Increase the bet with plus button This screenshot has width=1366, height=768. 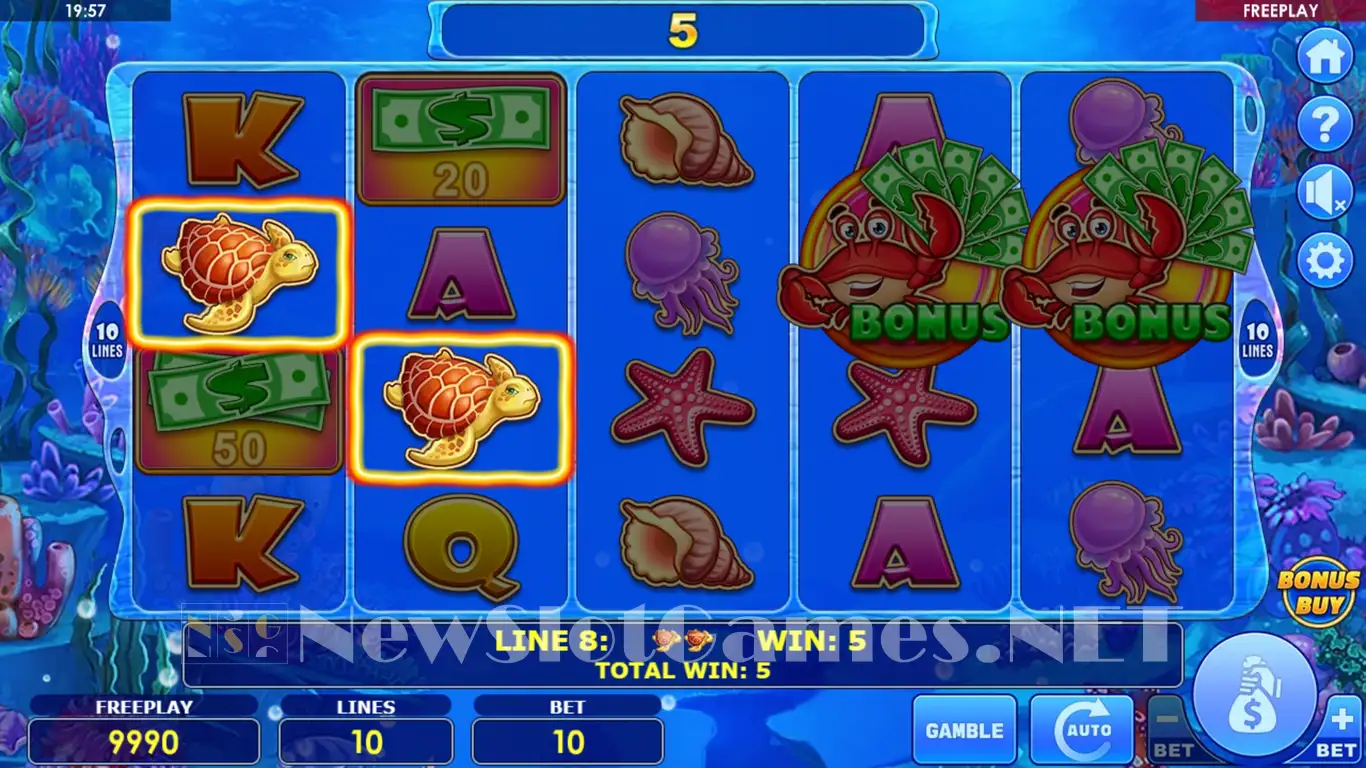tap(1340, 728)
